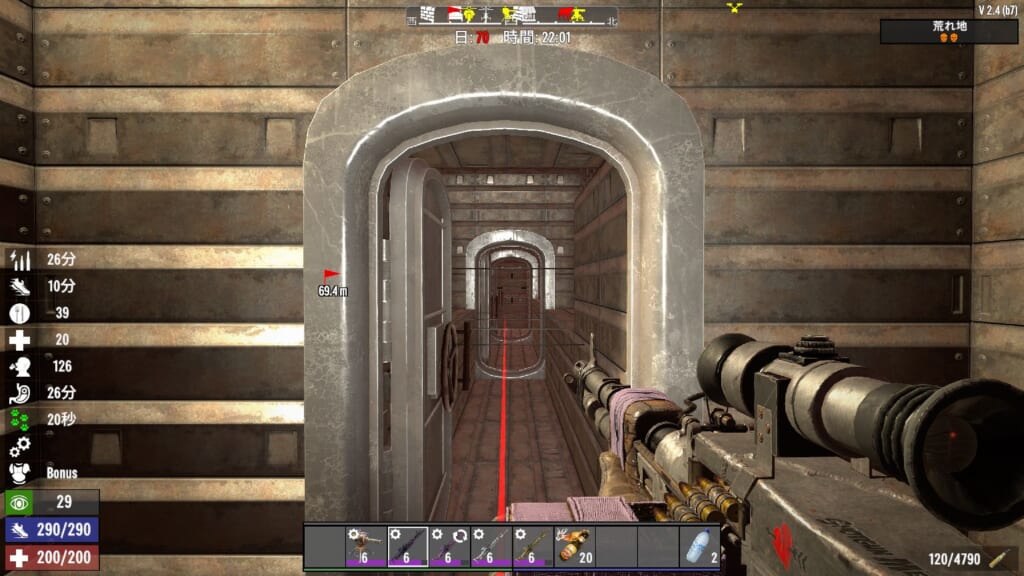Click the compass bar at the top
The width and height of the screenshot is (1024, 576).
point(512,16)
